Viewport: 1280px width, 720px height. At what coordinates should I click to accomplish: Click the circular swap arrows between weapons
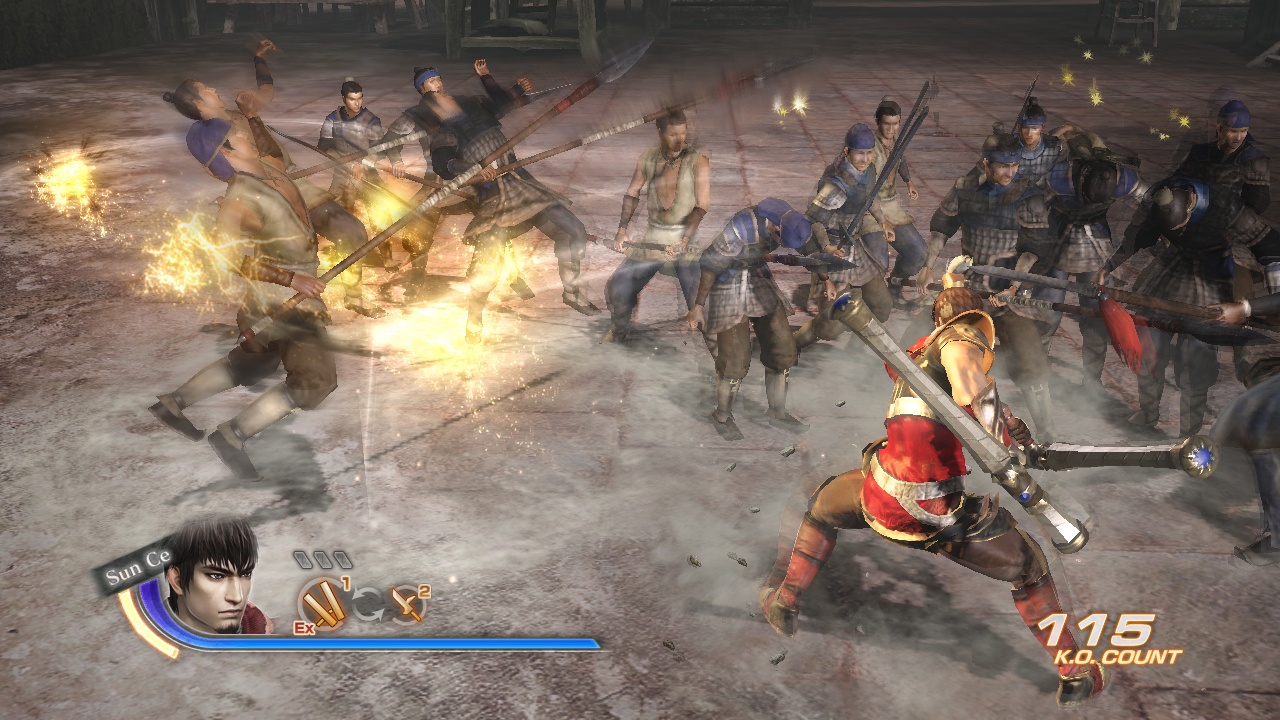coord(367,604)
